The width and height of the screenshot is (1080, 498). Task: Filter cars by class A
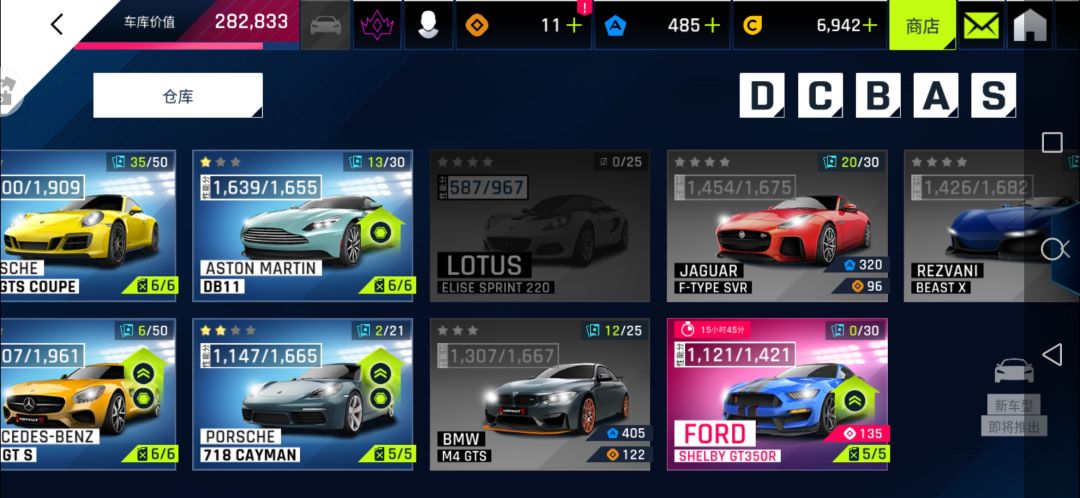tap(935, 96)
